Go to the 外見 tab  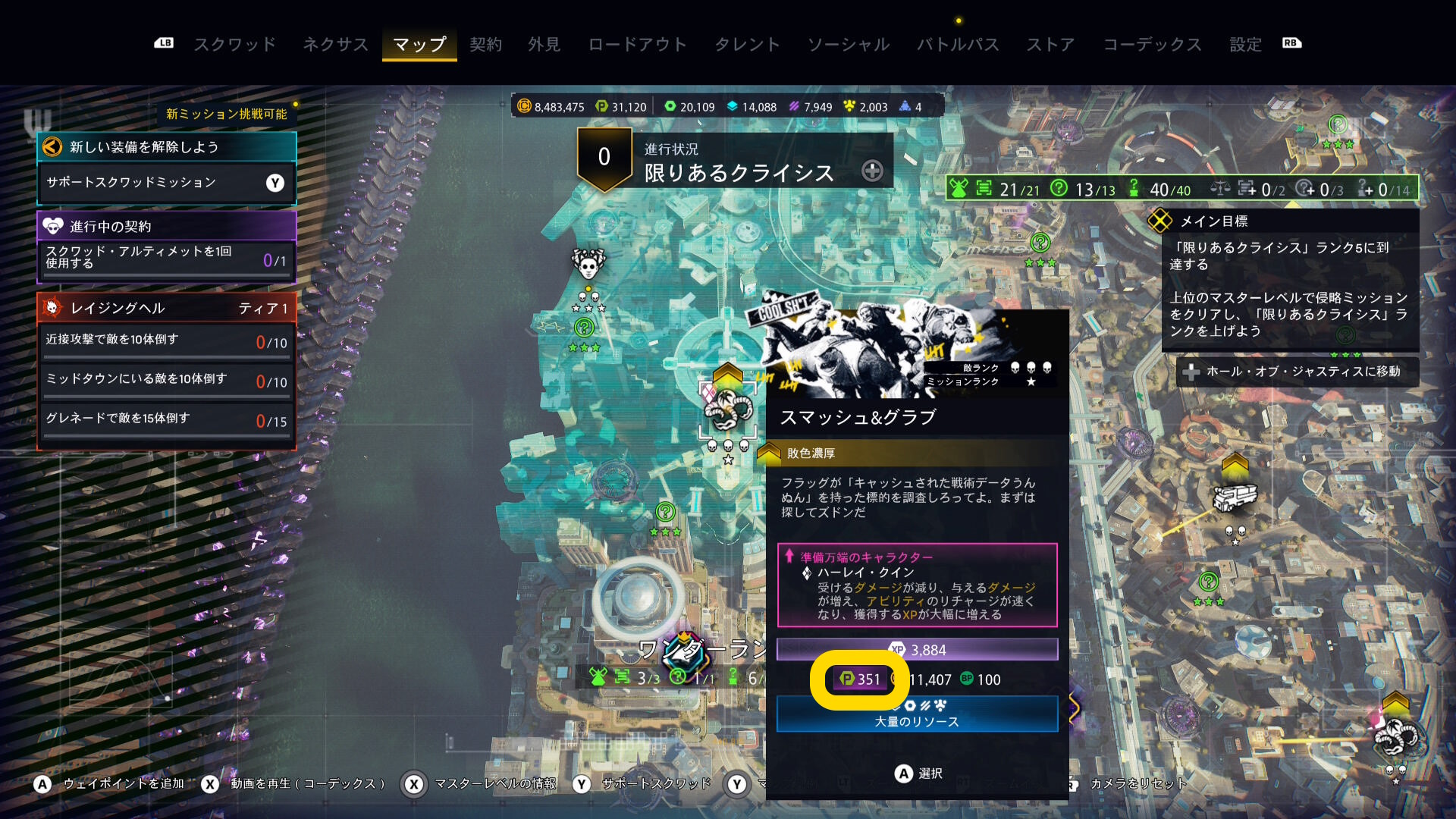[544, 45]
